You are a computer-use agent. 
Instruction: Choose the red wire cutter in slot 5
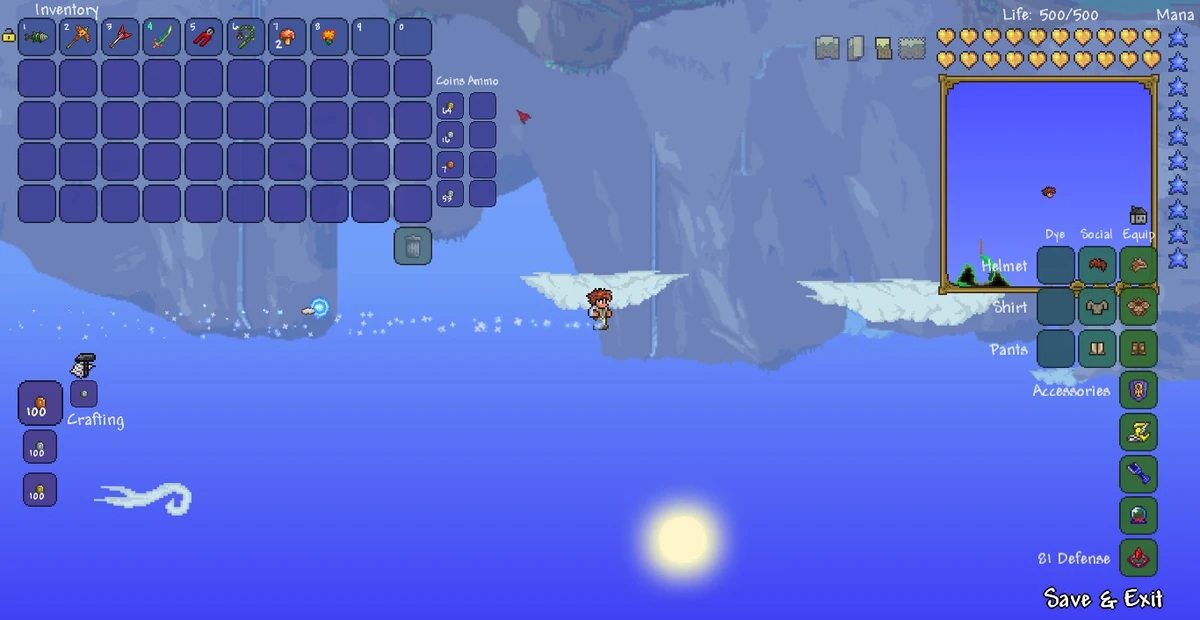[x=205, y=37]
